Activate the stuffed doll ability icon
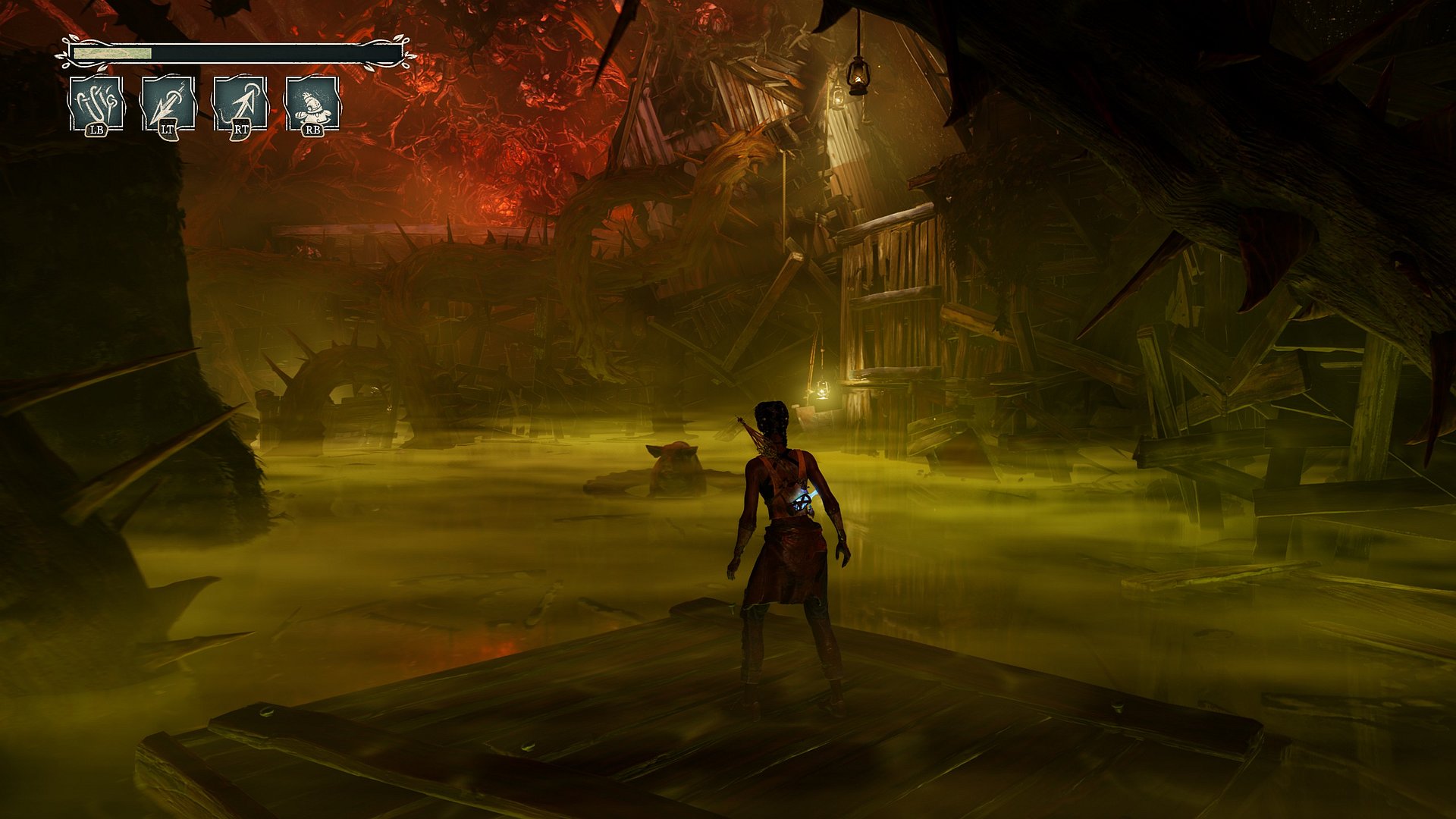 (312, 104)
